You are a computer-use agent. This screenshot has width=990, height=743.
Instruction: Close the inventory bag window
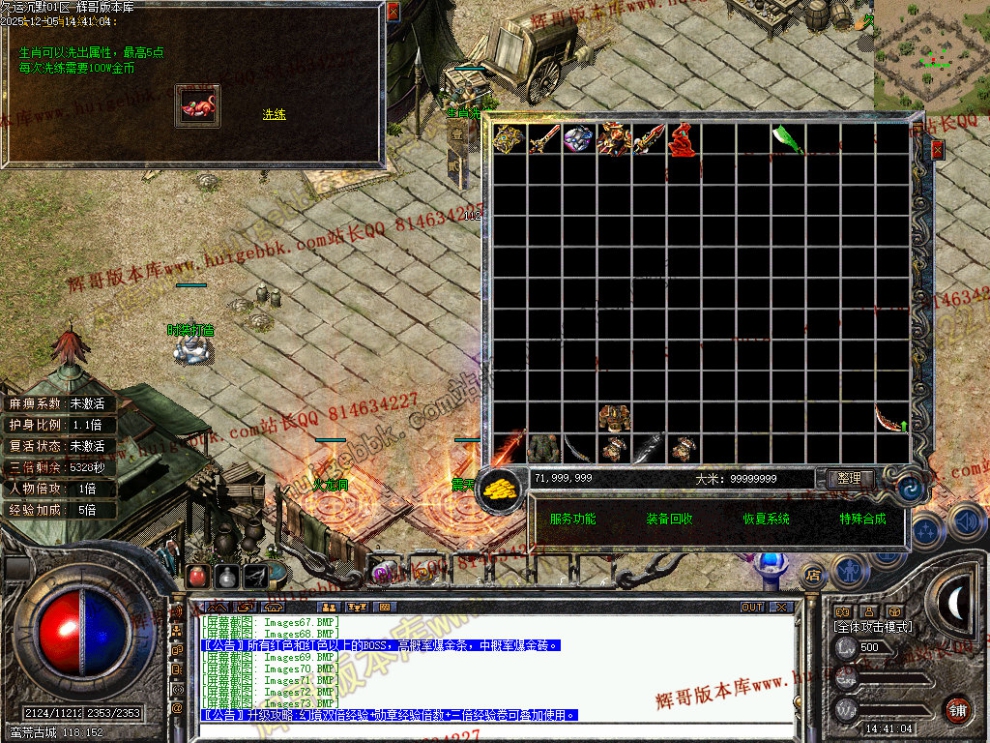(x=937, y=150)
